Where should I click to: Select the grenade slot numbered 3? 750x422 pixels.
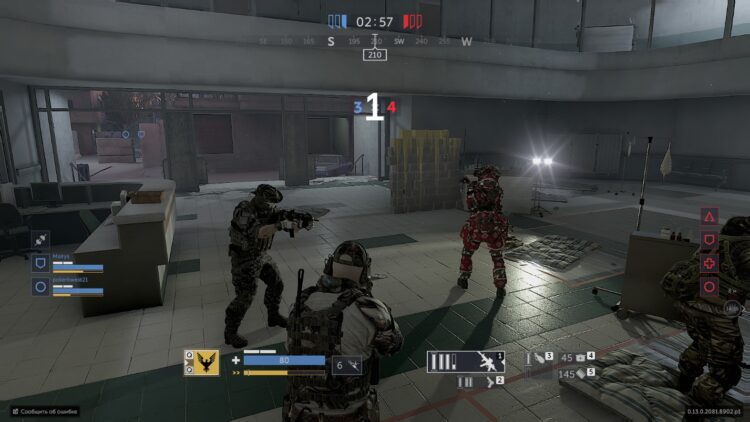[x=539, y=356]
